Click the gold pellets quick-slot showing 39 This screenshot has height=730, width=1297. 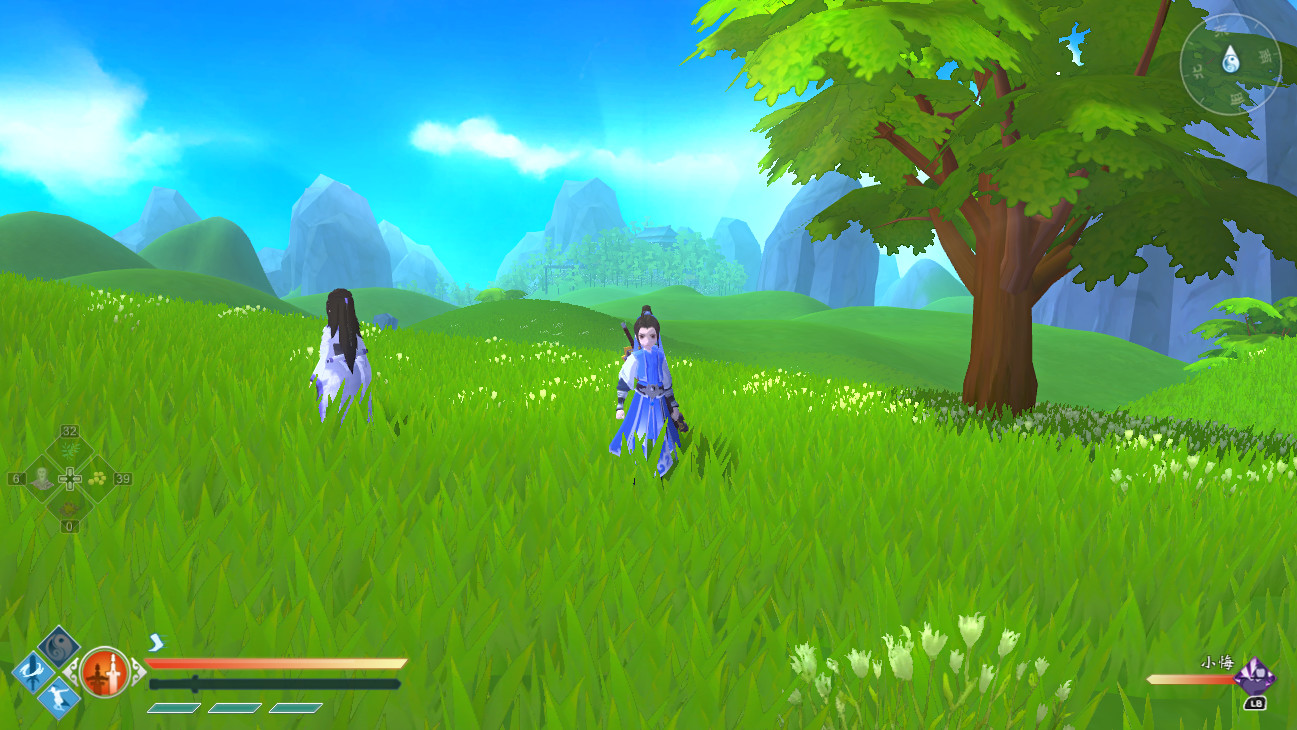[x=98, y=478]
